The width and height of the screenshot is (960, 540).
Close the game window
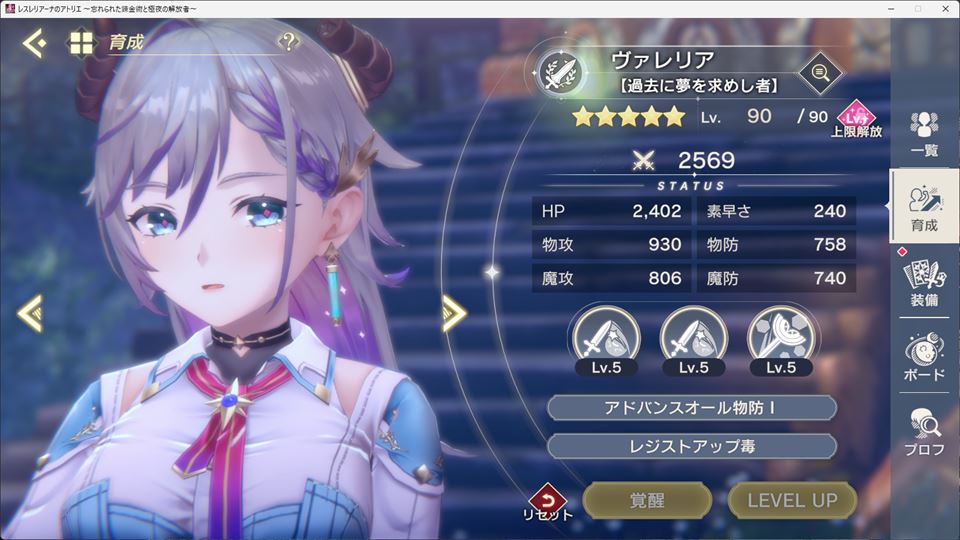[944, 9]
